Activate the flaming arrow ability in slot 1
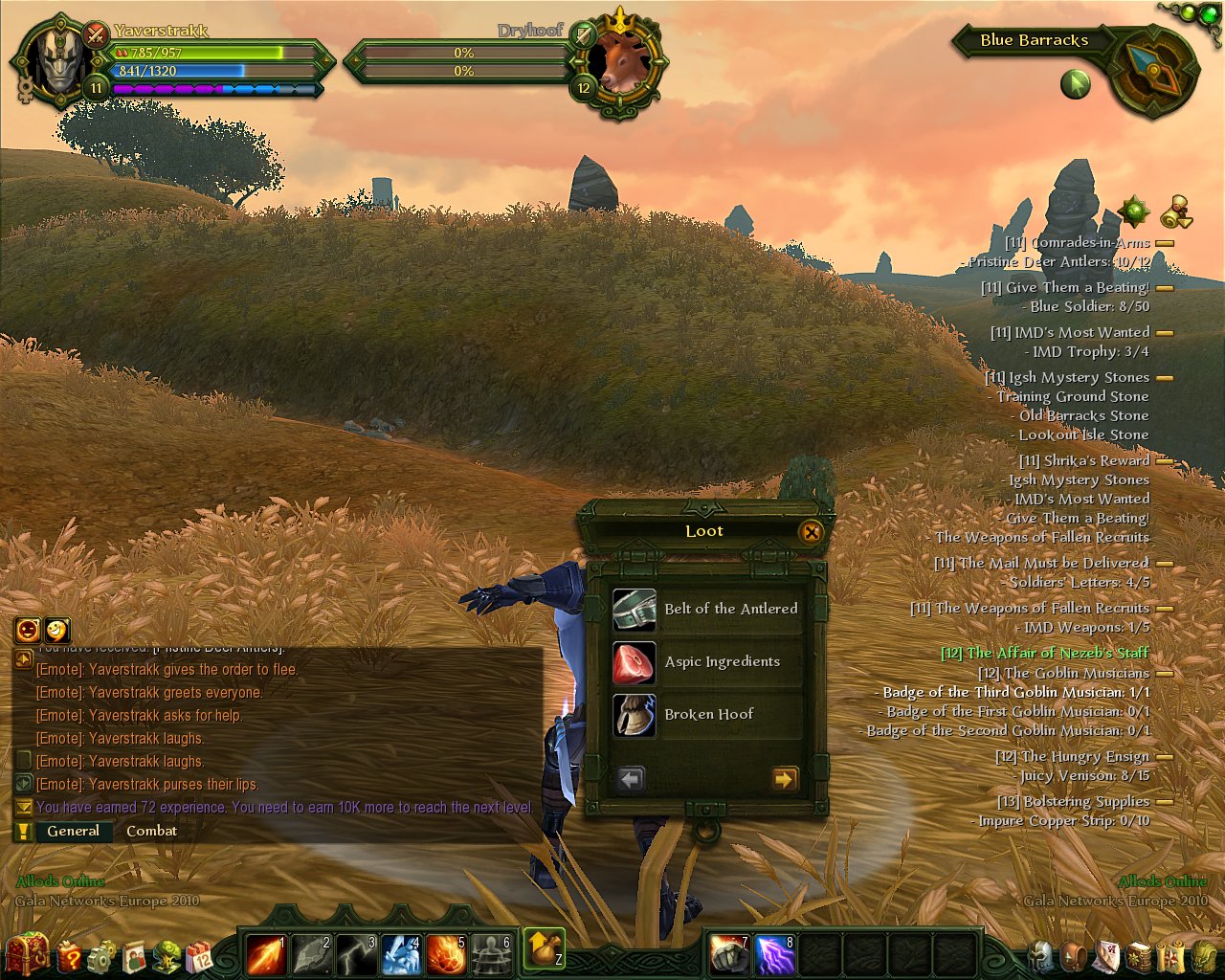 (265, 954)
